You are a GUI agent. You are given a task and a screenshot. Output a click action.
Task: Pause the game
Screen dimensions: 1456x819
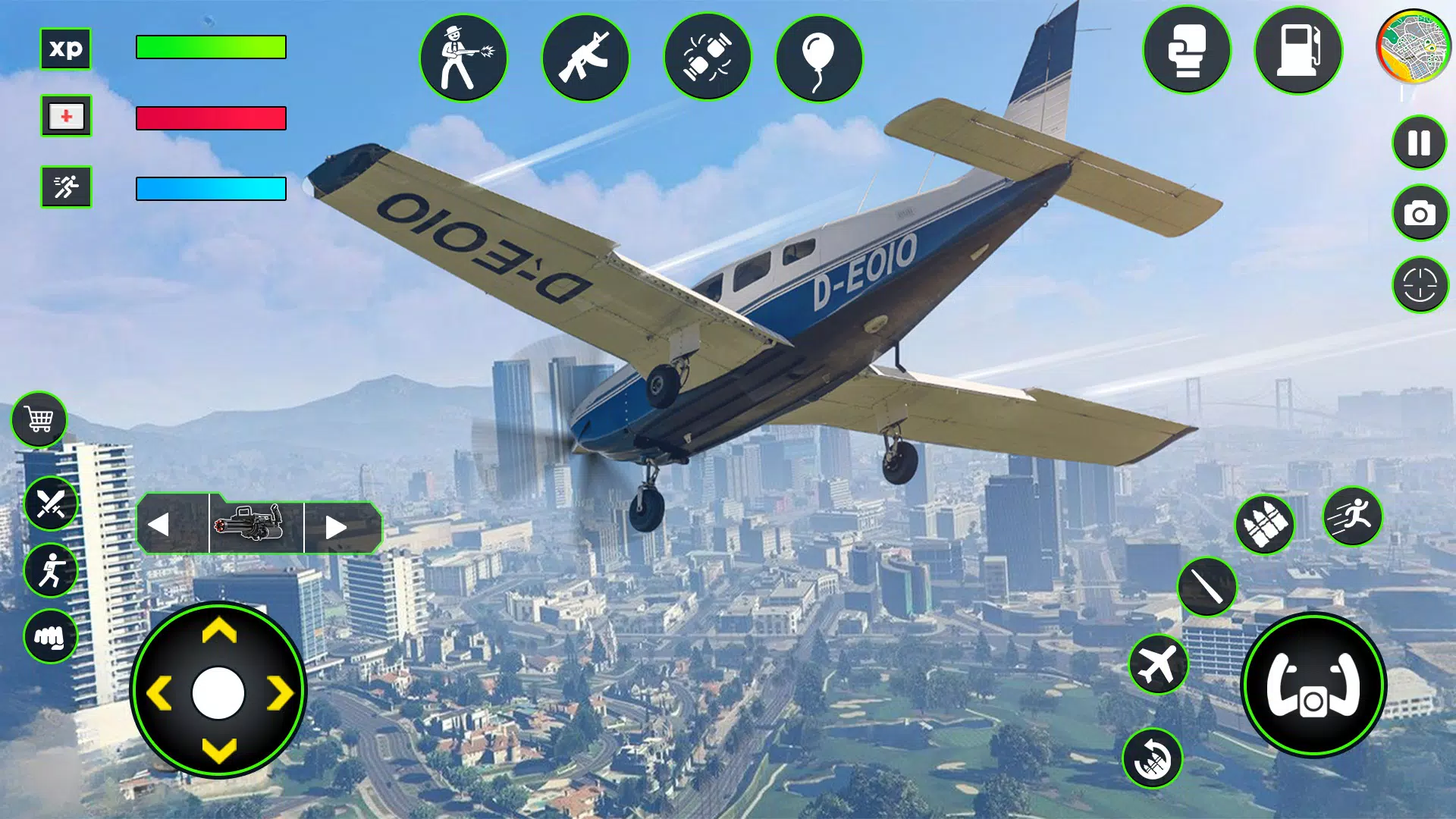(x=1419, y=143)
